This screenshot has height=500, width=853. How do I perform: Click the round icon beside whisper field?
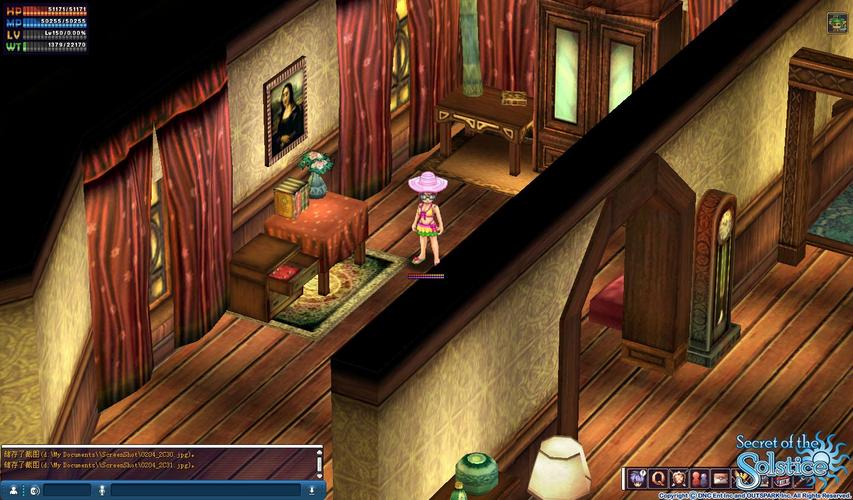34,490
